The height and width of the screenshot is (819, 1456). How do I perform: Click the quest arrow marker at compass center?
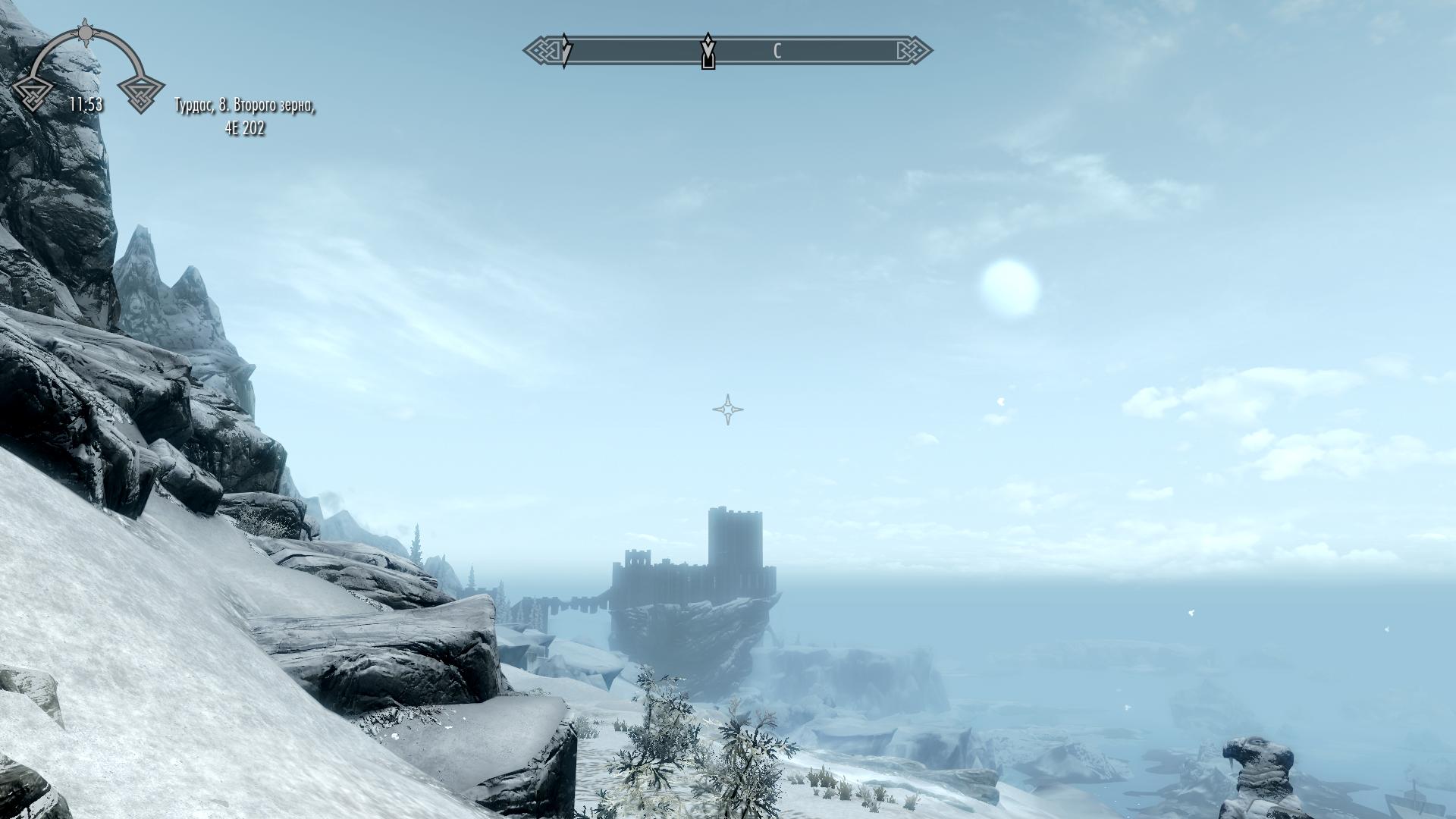click(708, 52)
